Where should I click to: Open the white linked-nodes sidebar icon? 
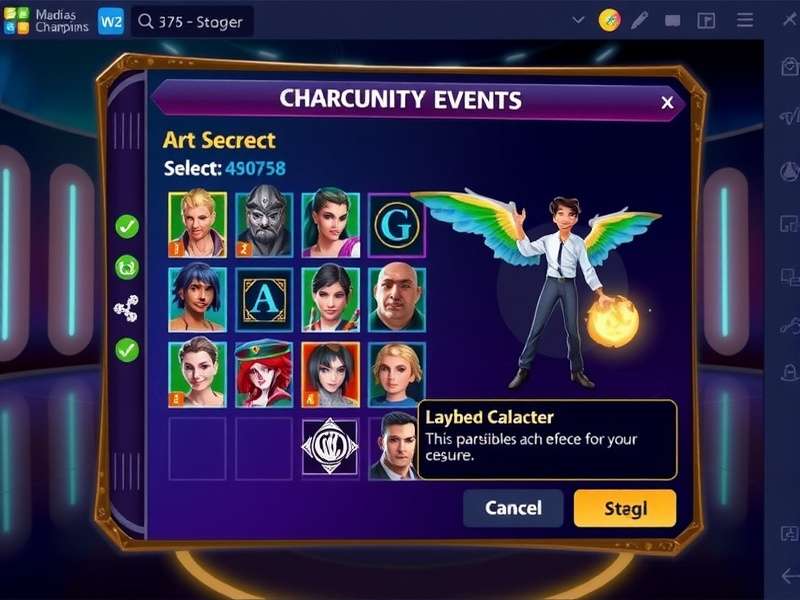pyautogui.click(x=127, y=309)
